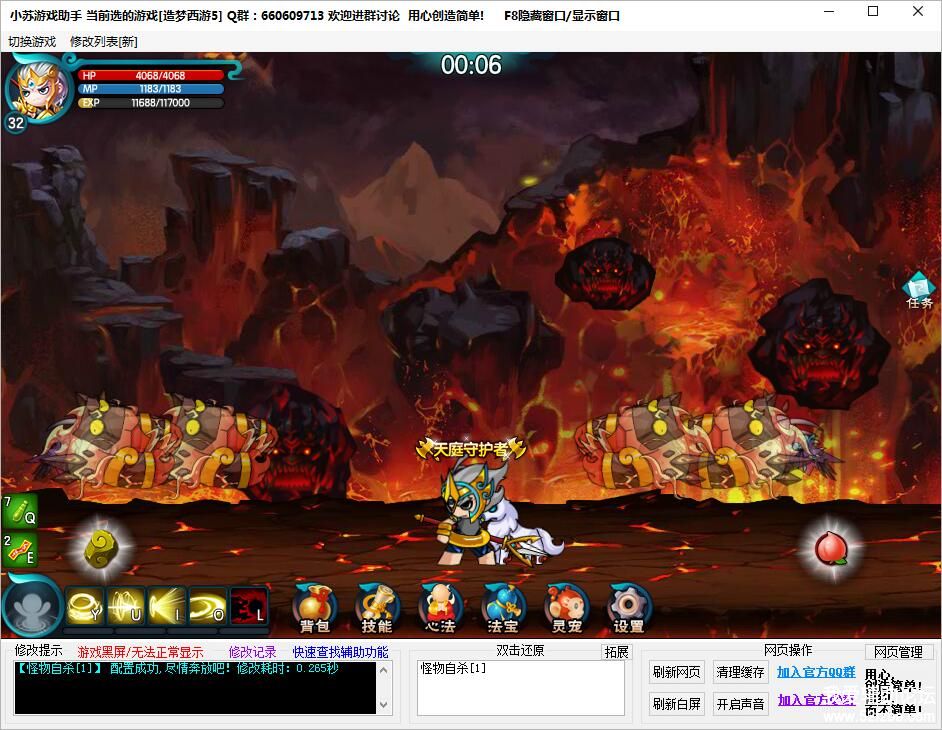This screenshot has height=730, width=942.
Task: Open the 灵宠 pet menu
Action: (x=566, y=607)
